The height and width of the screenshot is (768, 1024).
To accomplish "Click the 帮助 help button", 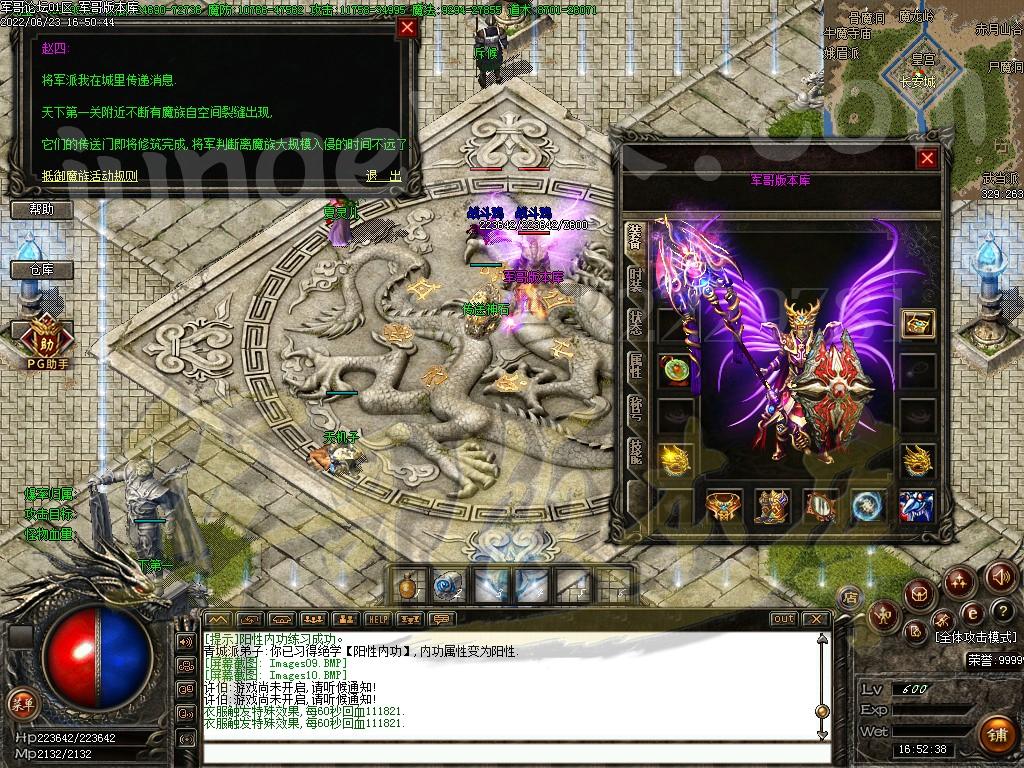I will (x=42, y=210).
